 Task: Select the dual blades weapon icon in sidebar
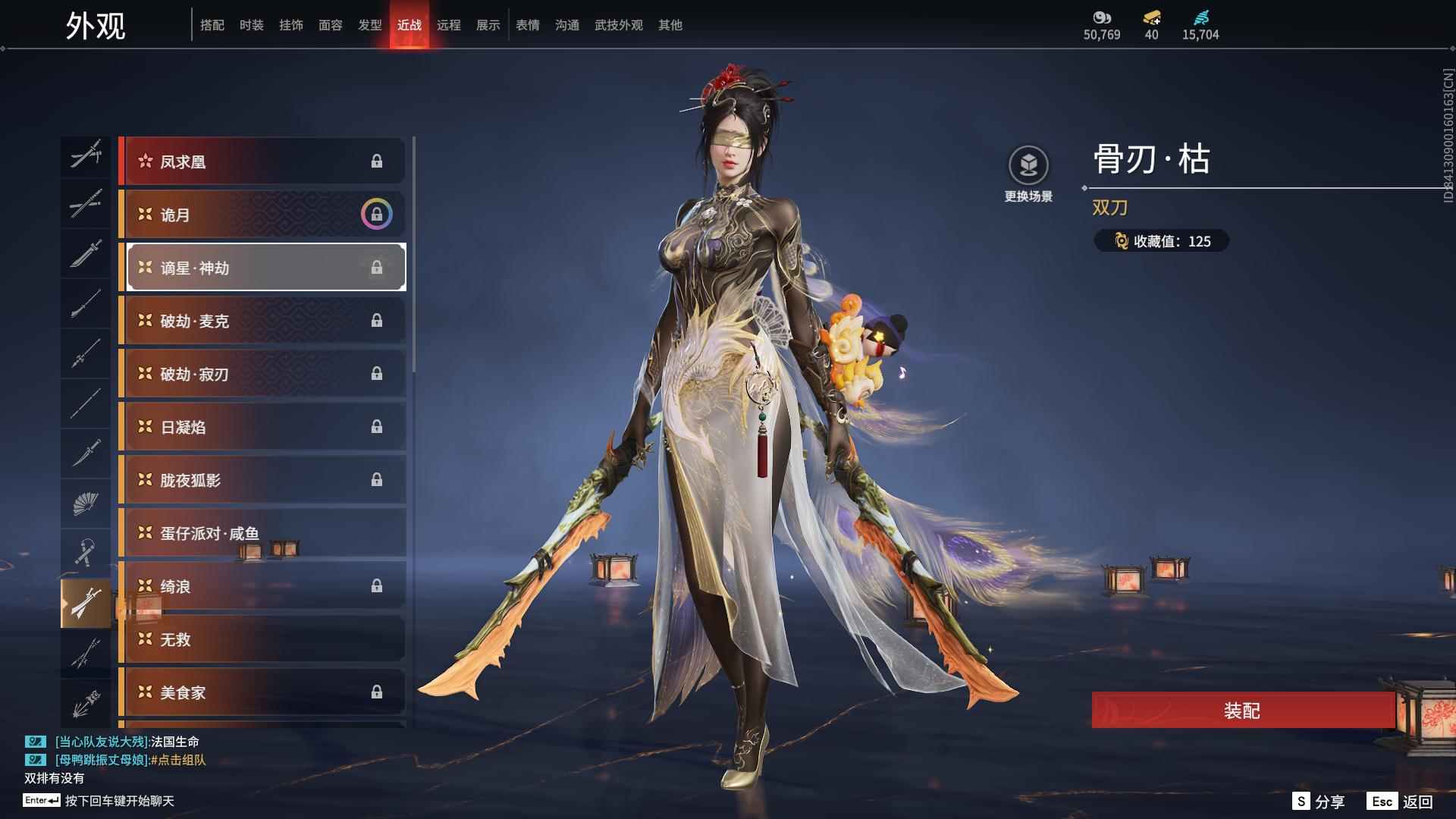[x=86, y=601]
